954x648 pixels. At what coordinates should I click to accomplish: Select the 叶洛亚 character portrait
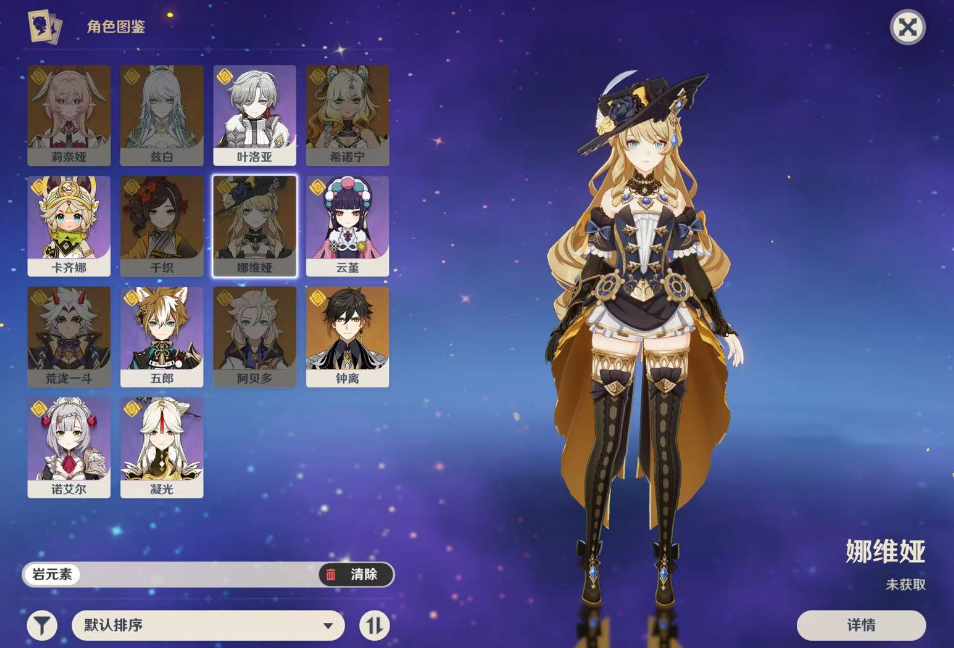coord(254,114)
